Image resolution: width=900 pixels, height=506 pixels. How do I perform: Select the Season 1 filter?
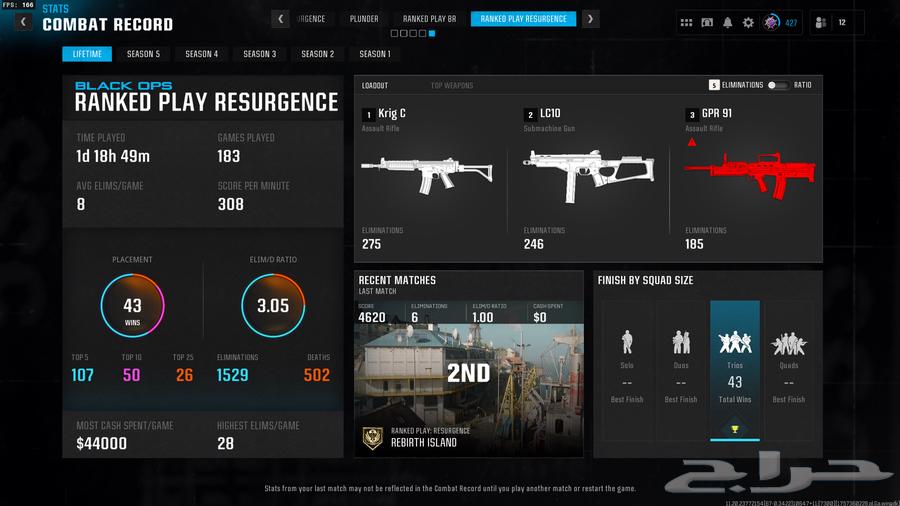pyautogui.click(x=375, y=54)
